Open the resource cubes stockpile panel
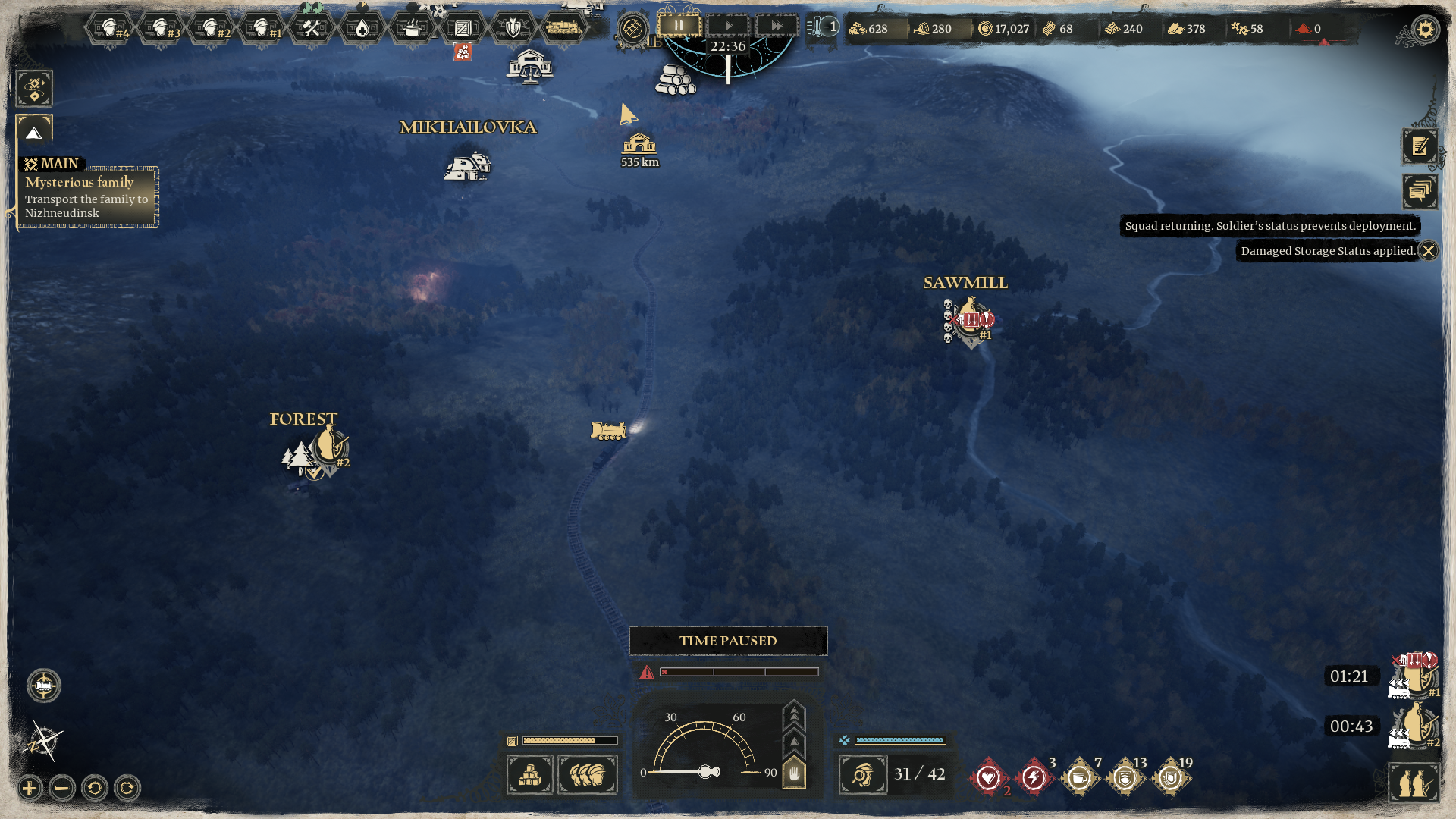1456x819 pixels. click(529, 775)
